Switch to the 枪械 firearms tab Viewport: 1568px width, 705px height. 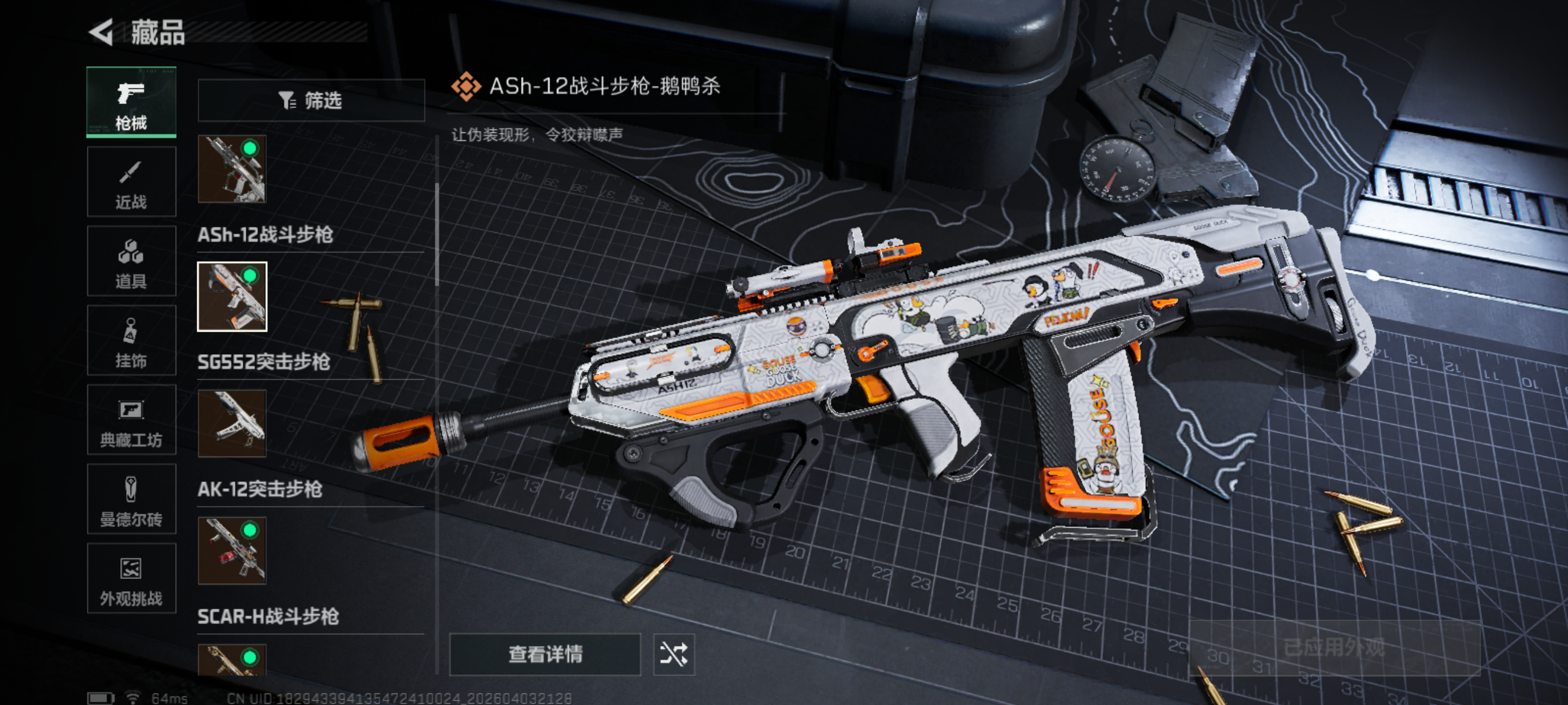(x=131, y=102)
